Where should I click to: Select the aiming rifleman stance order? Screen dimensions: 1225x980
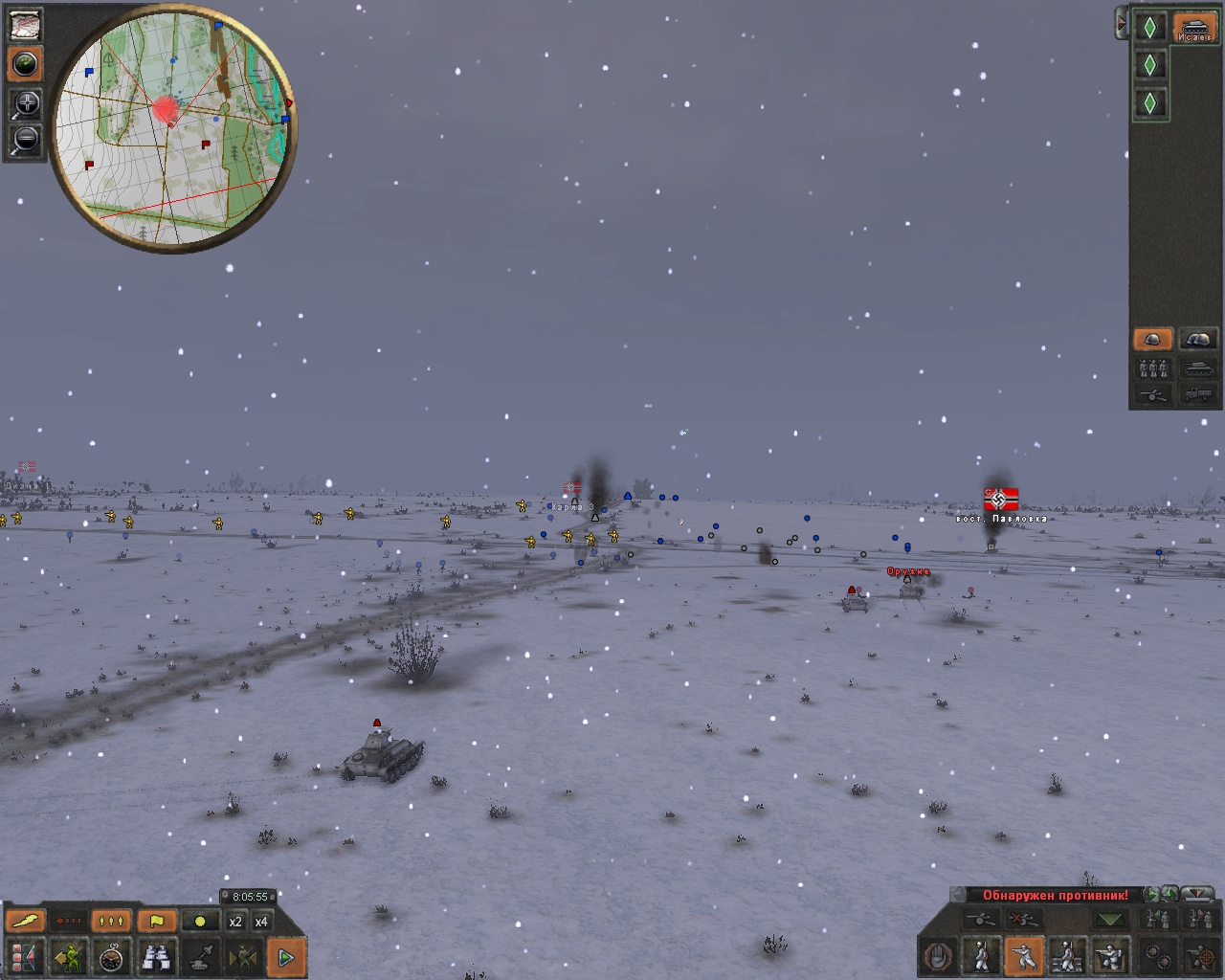pyautogui.click(x=1024, y=956)
